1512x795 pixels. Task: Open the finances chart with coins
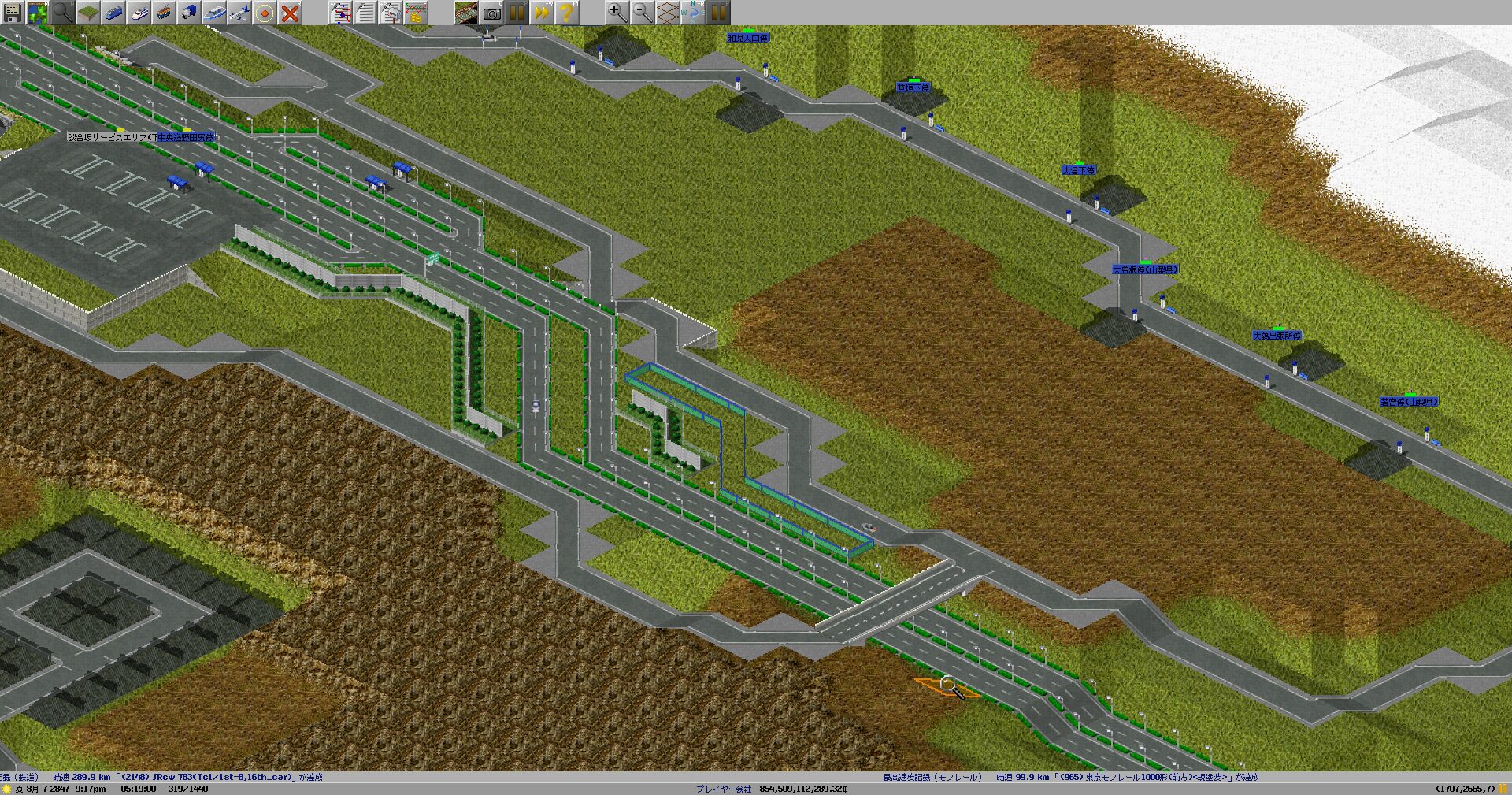(x=416, y=13)
